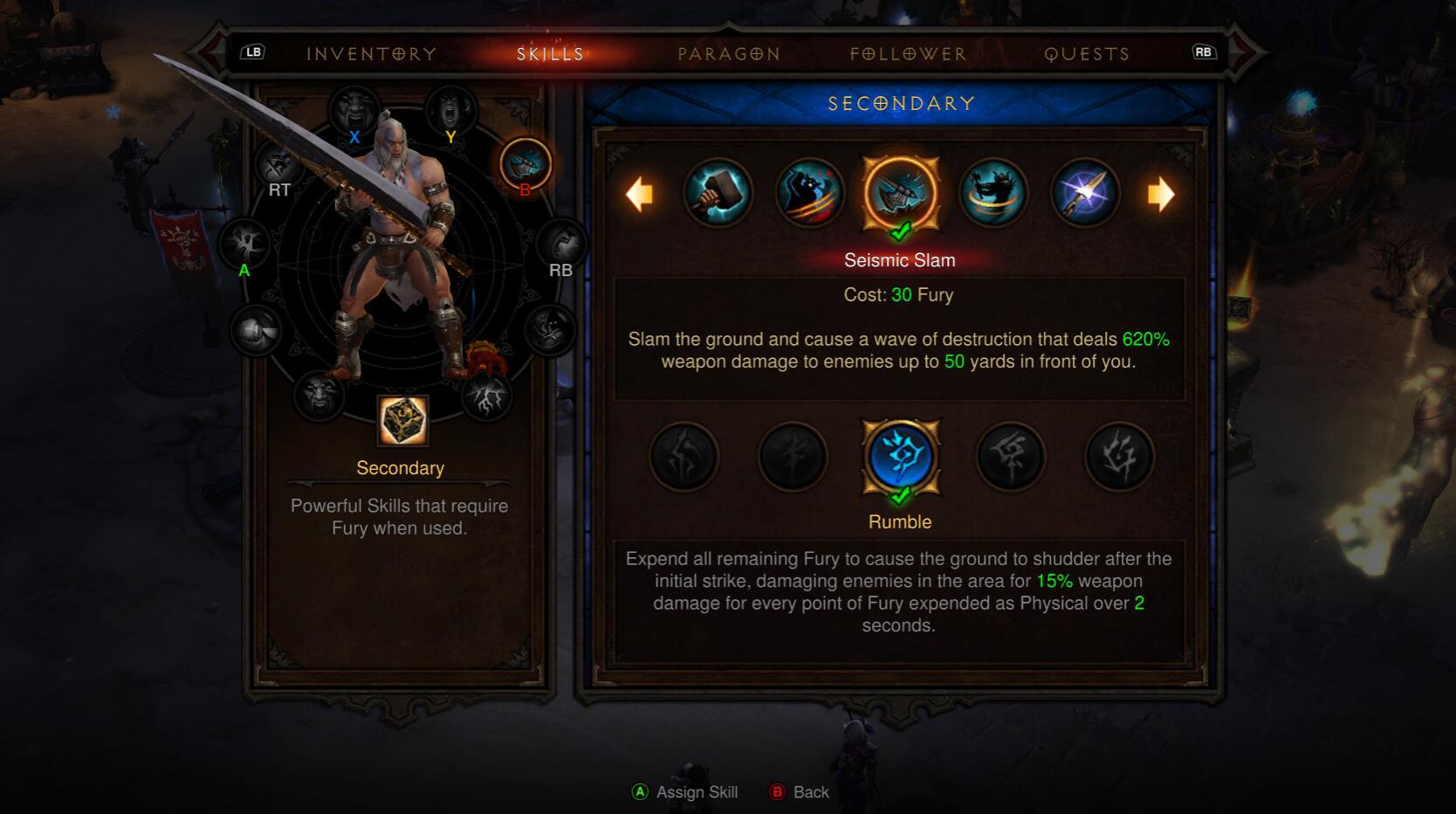Select the Rend skill icon
Screen dimensions: 1456x814
click(x=809, y=193)
